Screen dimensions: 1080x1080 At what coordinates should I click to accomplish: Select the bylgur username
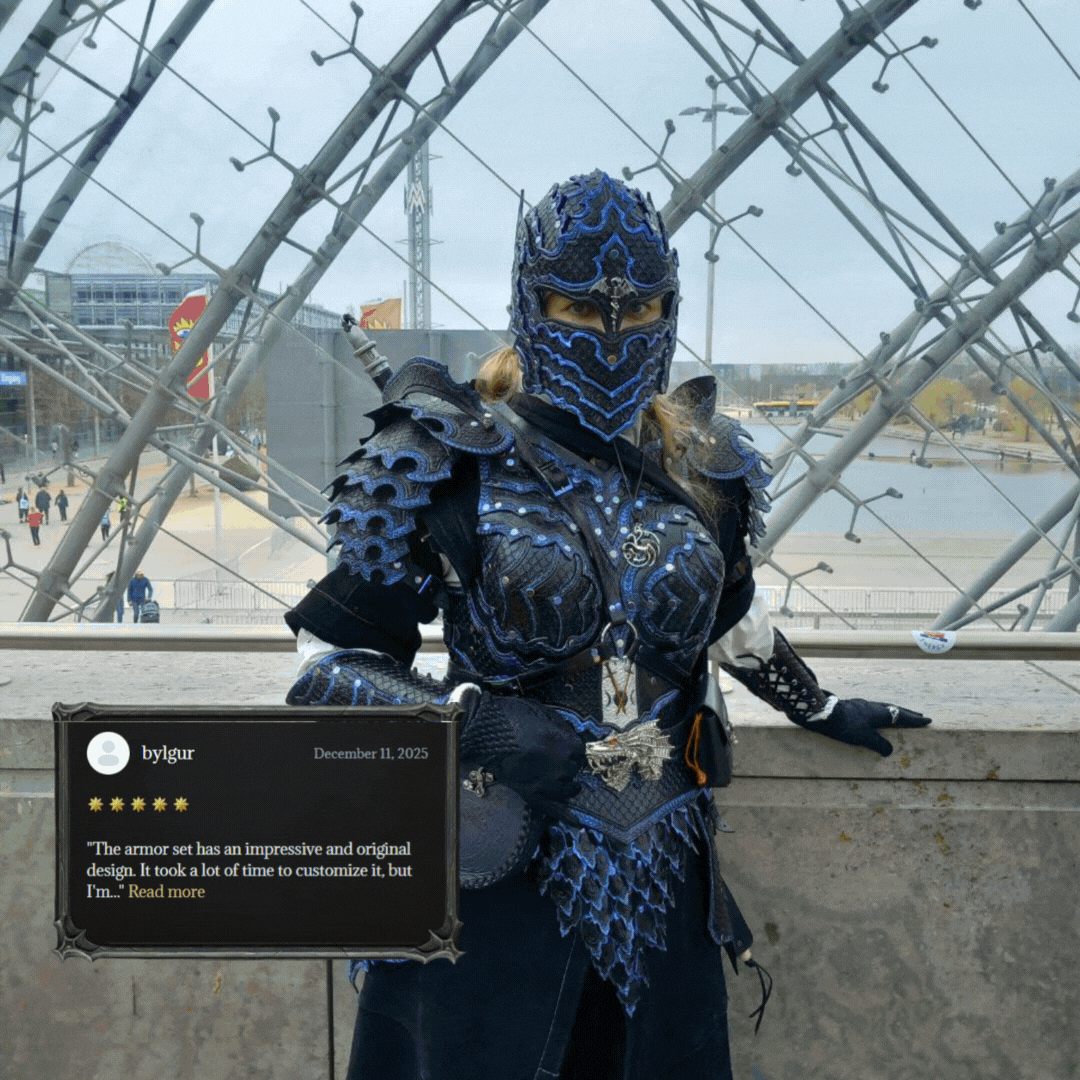point(168,753)
